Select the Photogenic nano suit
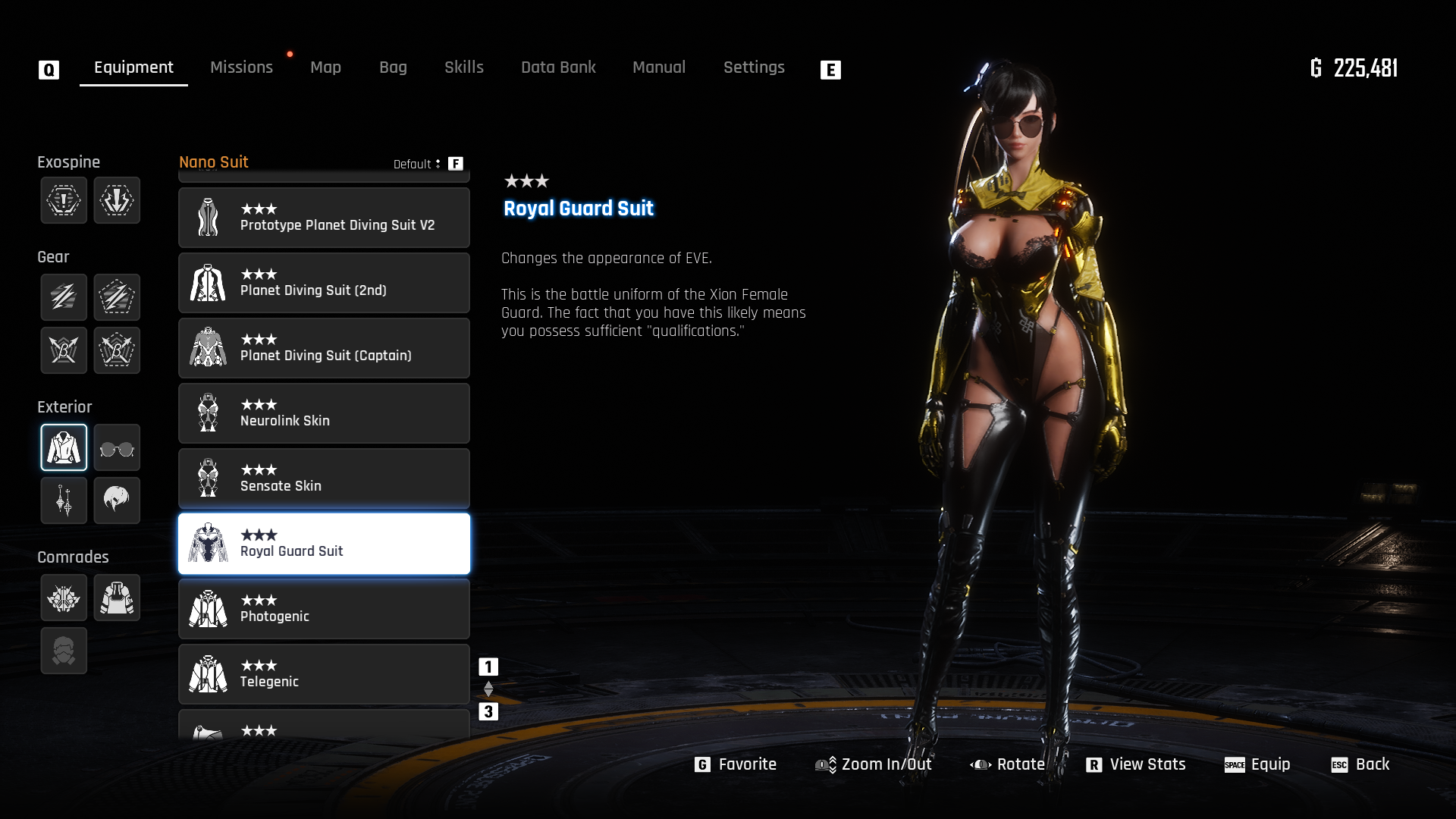 [324, 609]
